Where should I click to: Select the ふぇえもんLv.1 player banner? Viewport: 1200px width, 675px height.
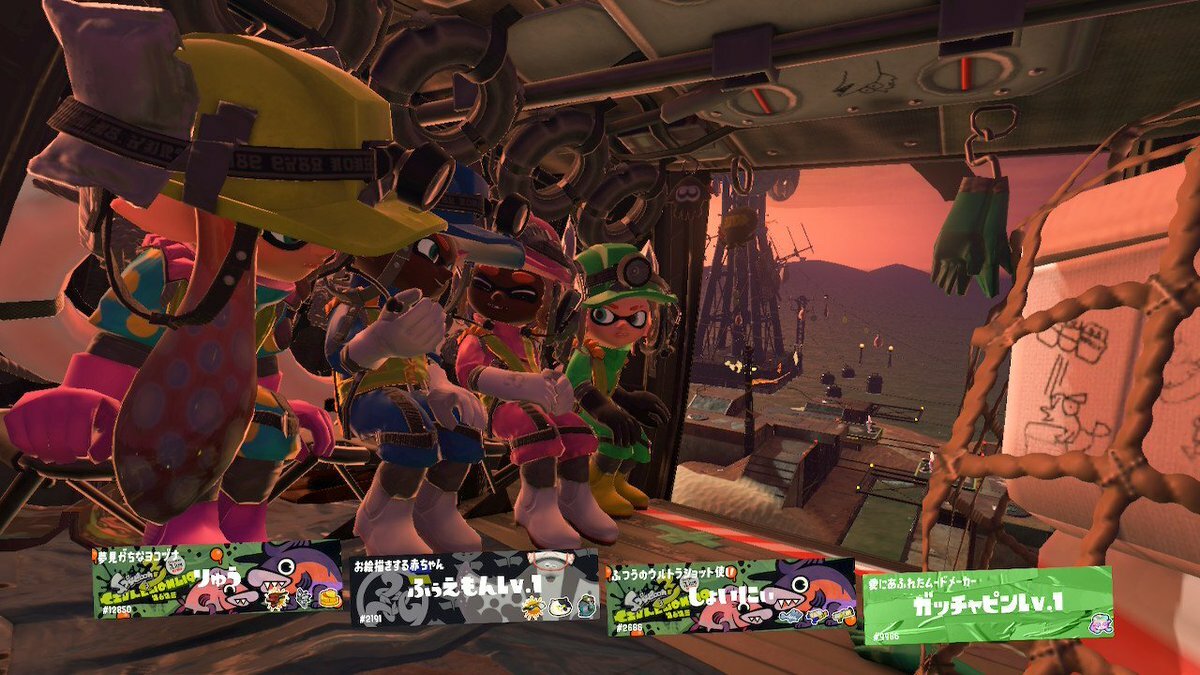(474, 588)
